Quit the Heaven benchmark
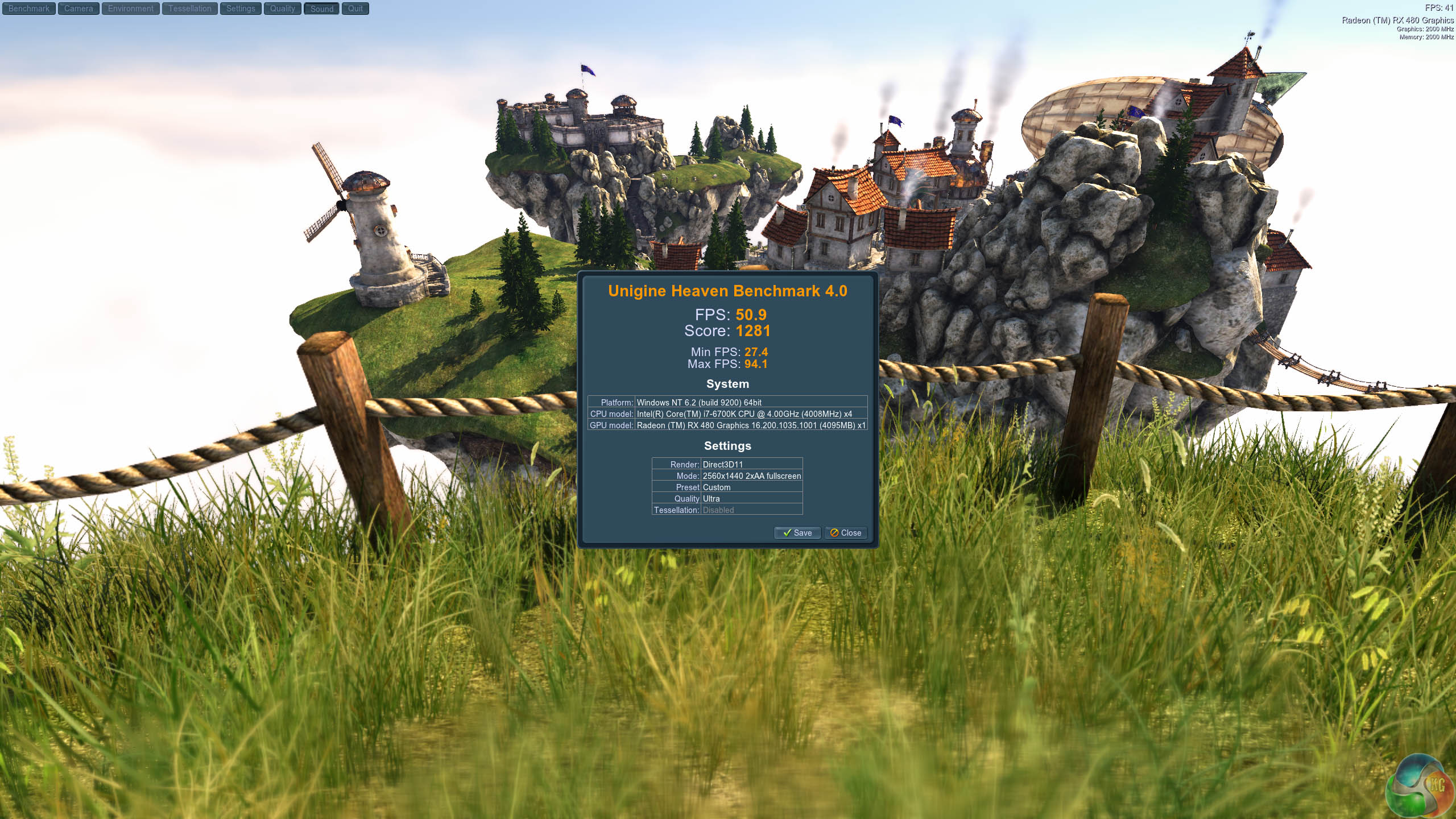The image size is (1456, 819). (x=355, y=9)
